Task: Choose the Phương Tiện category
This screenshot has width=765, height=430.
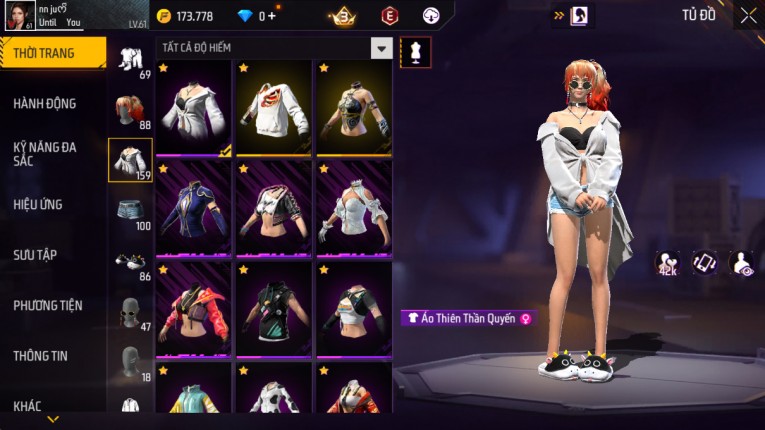Action: coord(48,306)
